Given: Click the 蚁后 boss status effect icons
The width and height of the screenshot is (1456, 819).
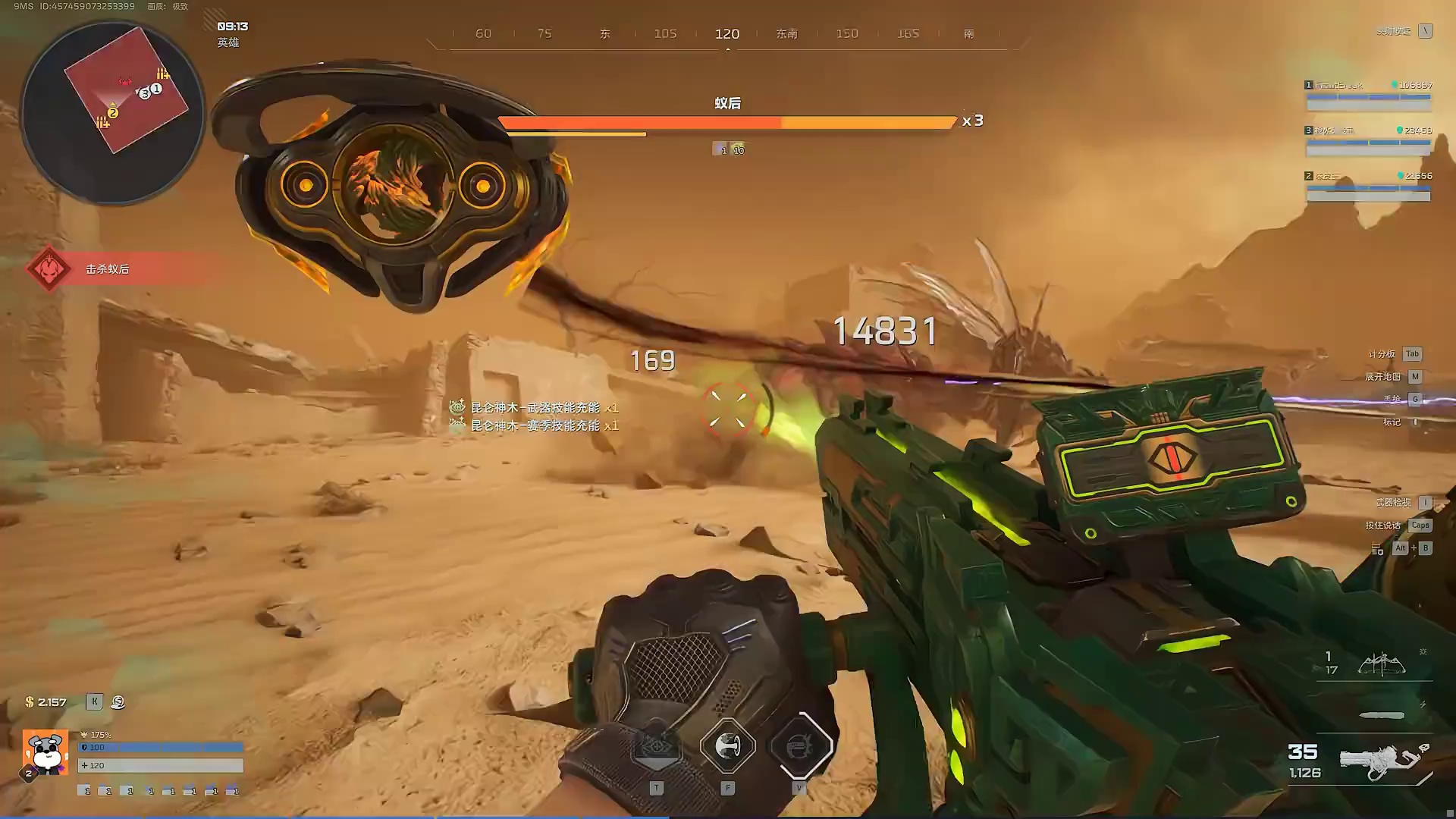Looking at the screenshot, I should pyautogui.click(x=728, y=149).
